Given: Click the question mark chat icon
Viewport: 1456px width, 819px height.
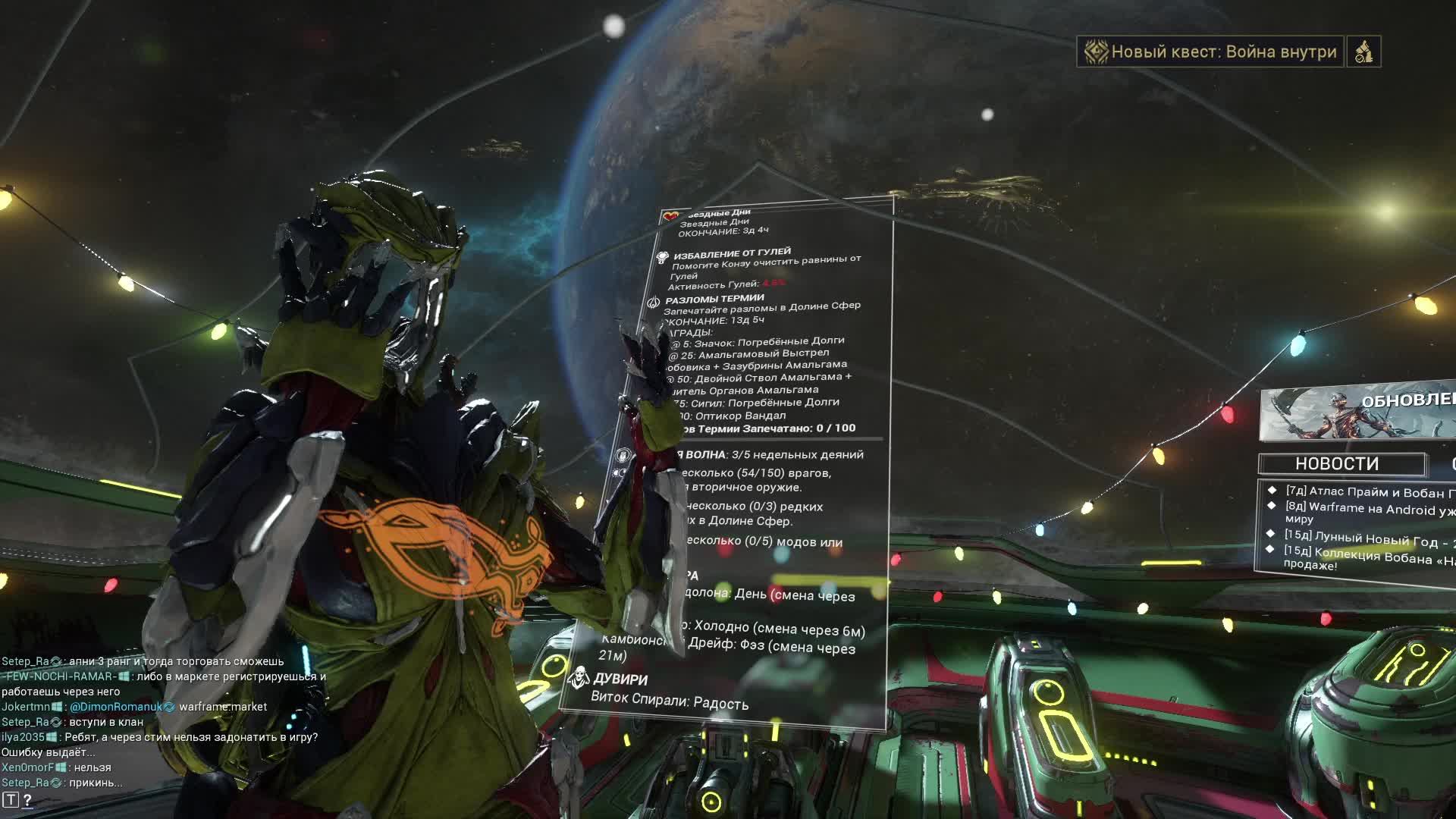Looking at the screenshot, I should click(x=28, y=799).
